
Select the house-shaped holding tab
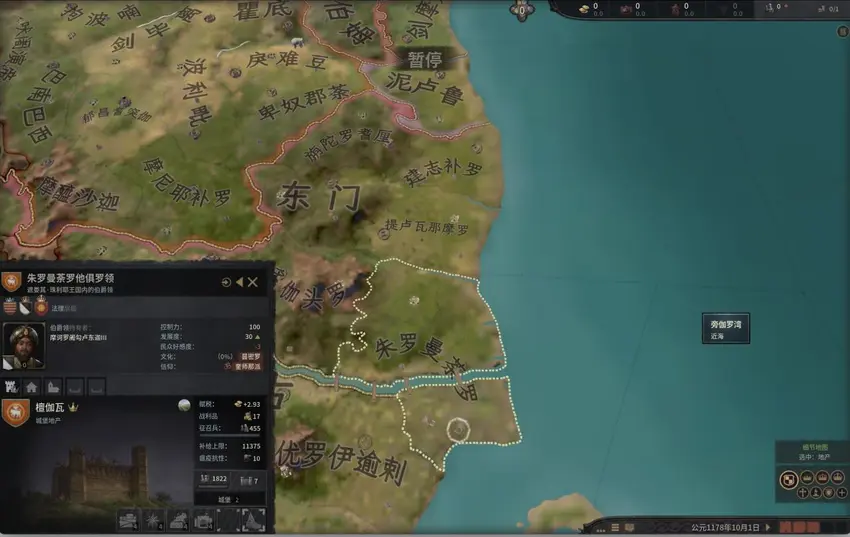pos(32,386)
